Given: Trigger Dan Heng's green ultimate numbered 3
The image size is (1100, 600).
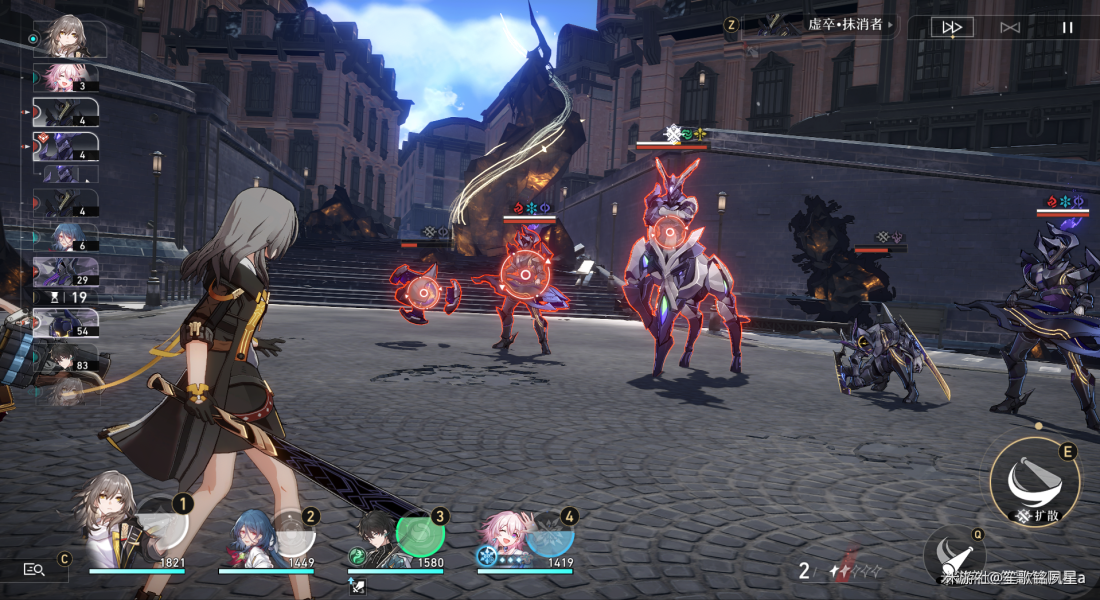Looking at the screenshot, I should tap(420, 534).
